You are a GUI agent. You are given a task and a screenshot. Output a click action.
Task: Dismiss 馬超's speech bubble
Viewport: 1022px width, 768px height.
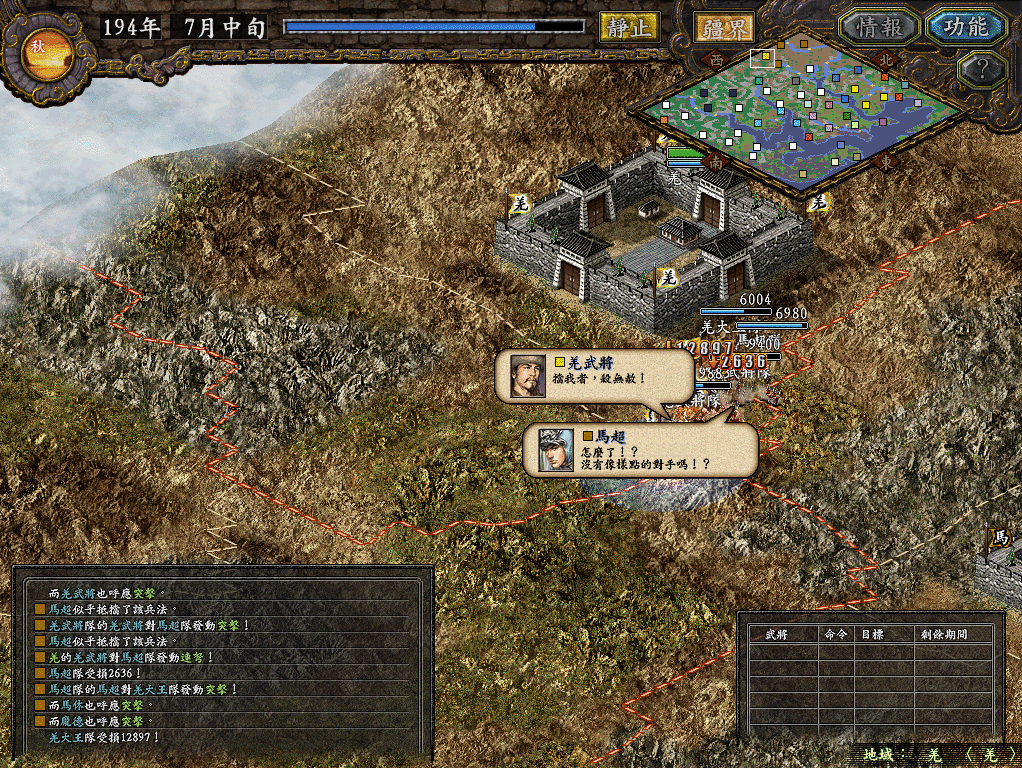pyautogui.click(x=640, y=449)
